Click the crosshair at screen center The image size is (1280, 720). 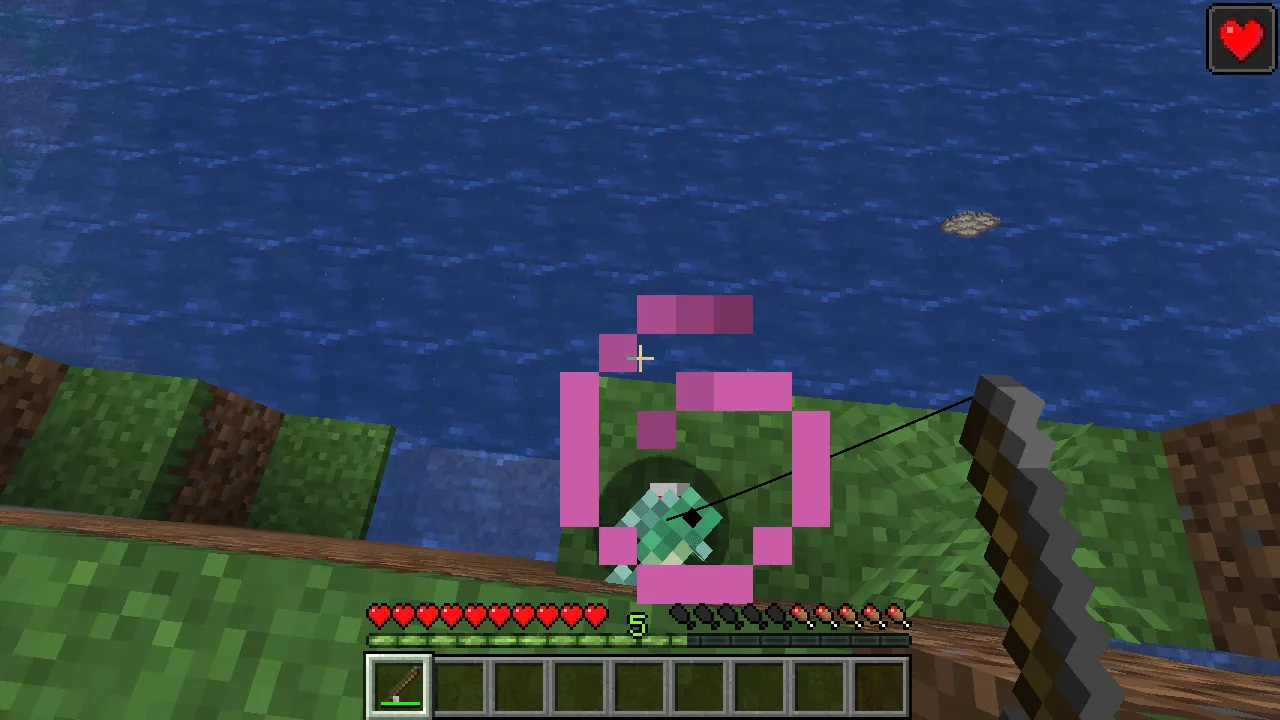pos(640,358)
